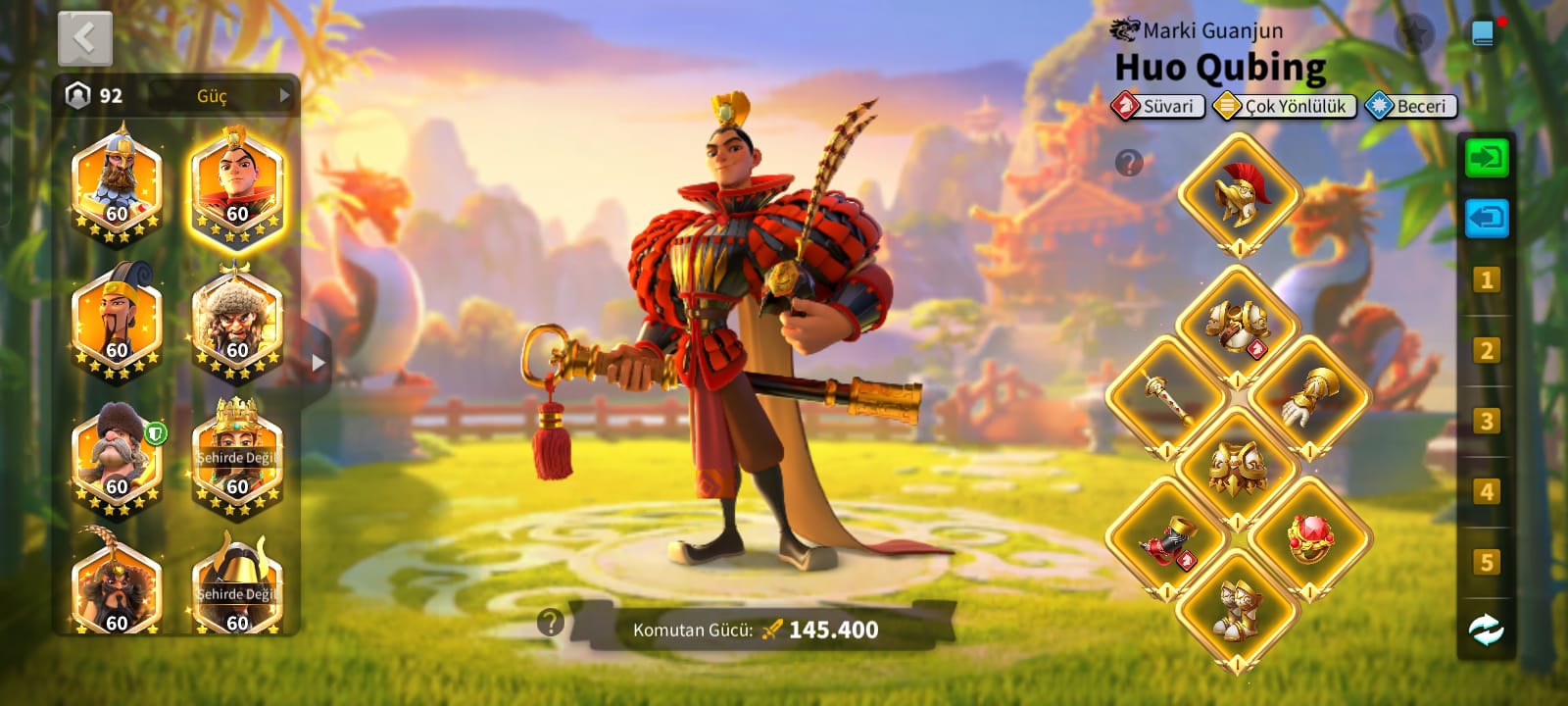Image resolution: width=1568 pixels, height=706 pixels.
Task: Expand the commander list side arrow
Action: coord(317,363)
